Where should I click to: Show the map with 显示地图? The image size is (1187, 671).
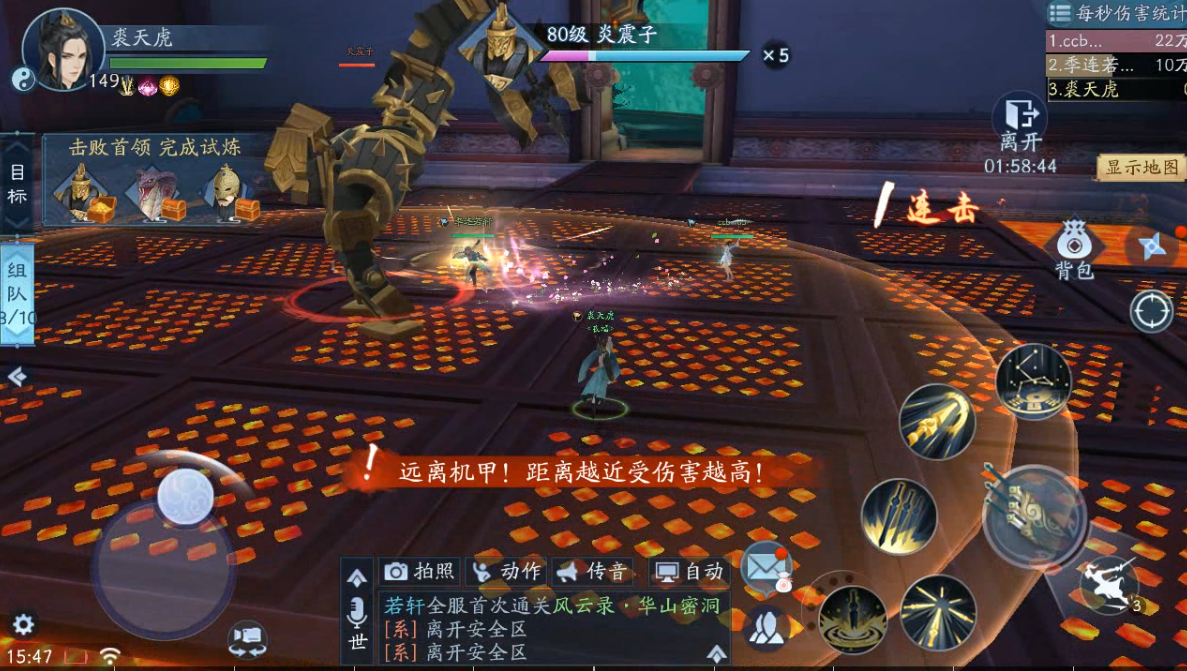[1141, 167]
